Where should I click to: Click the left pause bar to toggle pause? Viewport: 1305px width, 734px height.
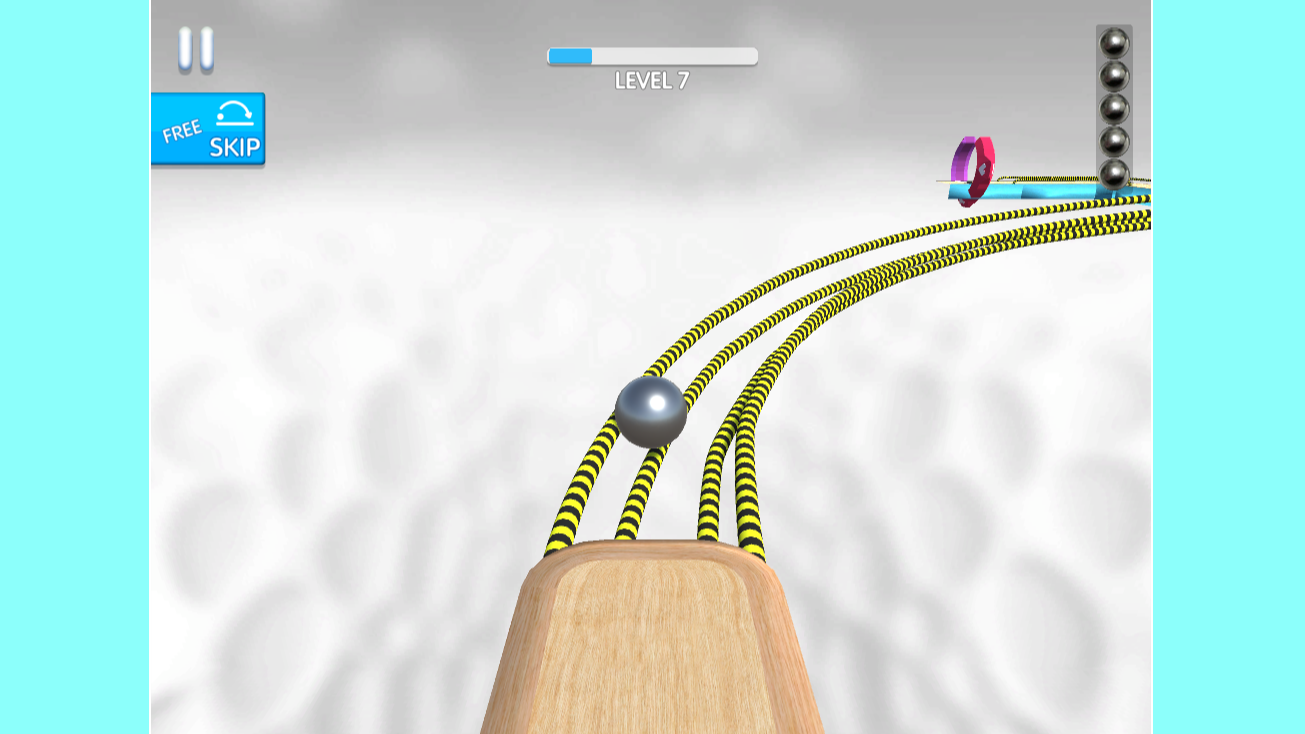(x=186, y=48)
